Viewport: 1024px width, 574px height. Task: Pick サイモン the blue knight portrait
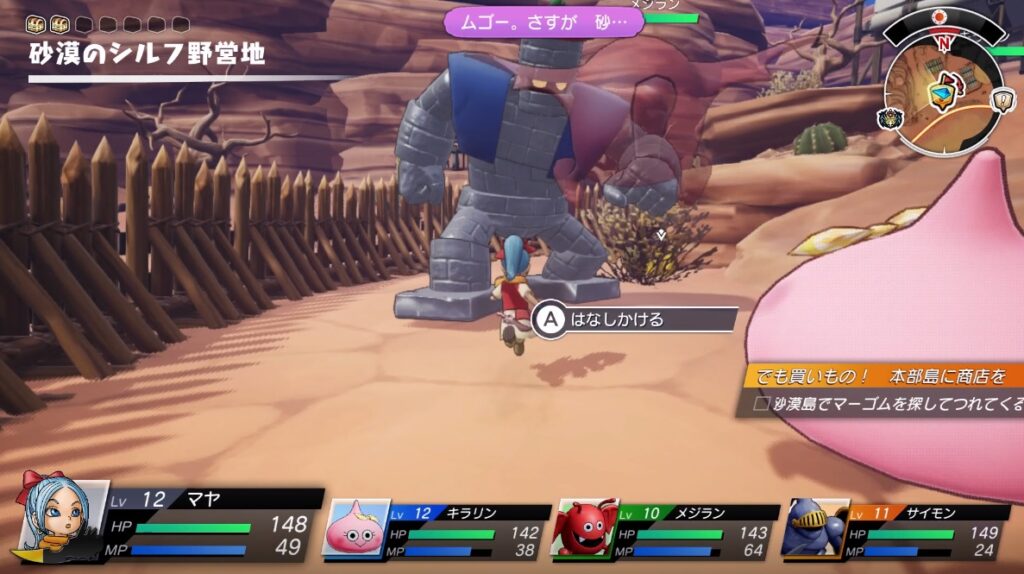(816, 527)
